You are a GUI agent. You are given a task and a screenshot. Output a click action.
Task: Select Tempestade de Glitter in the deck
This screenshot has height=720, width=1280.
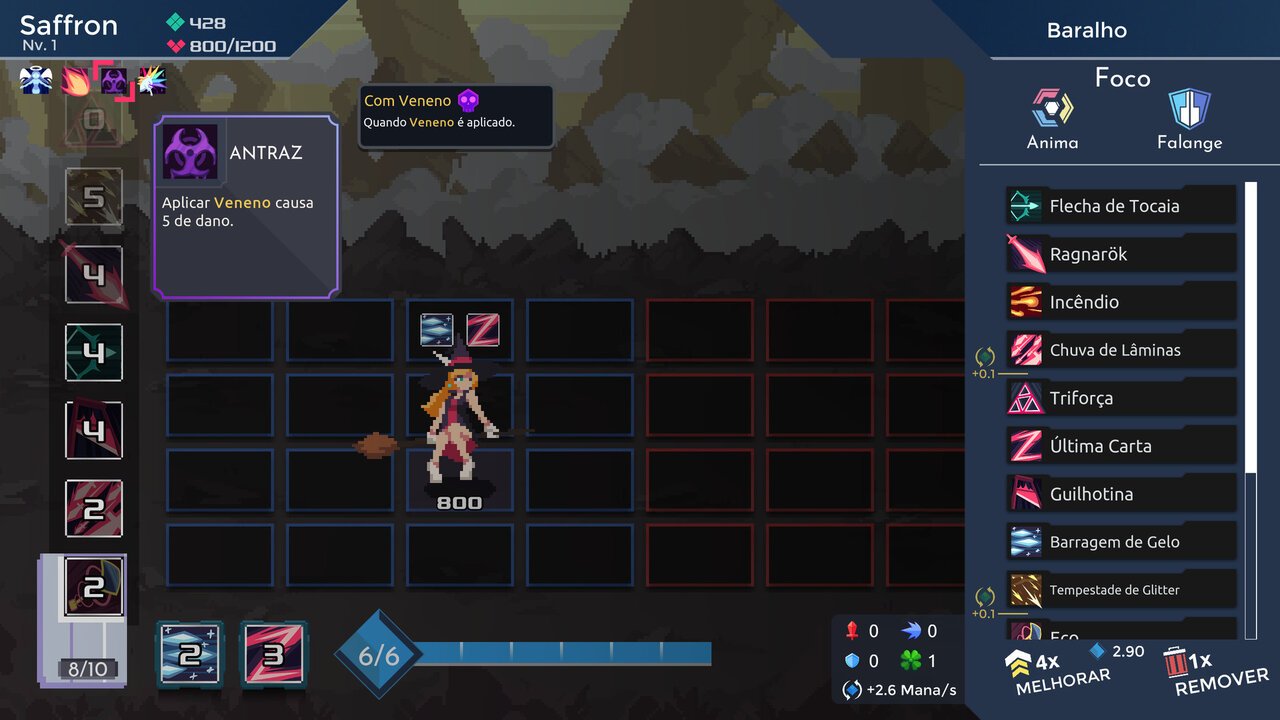[x=1120, y=590]
